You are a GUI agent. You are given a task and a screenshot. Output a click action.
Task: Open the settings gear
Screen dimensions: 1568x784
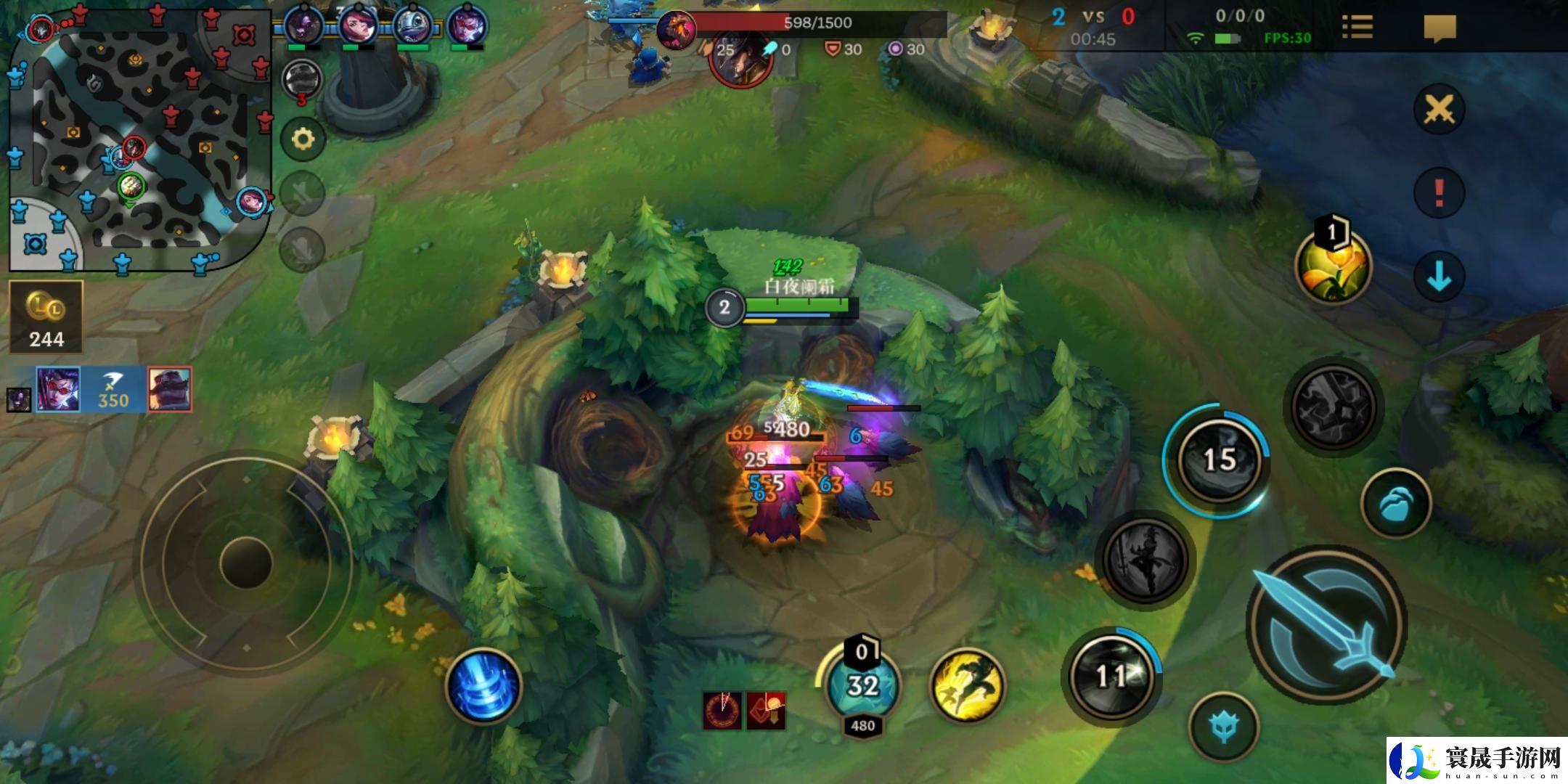click(x=302, y=138)
